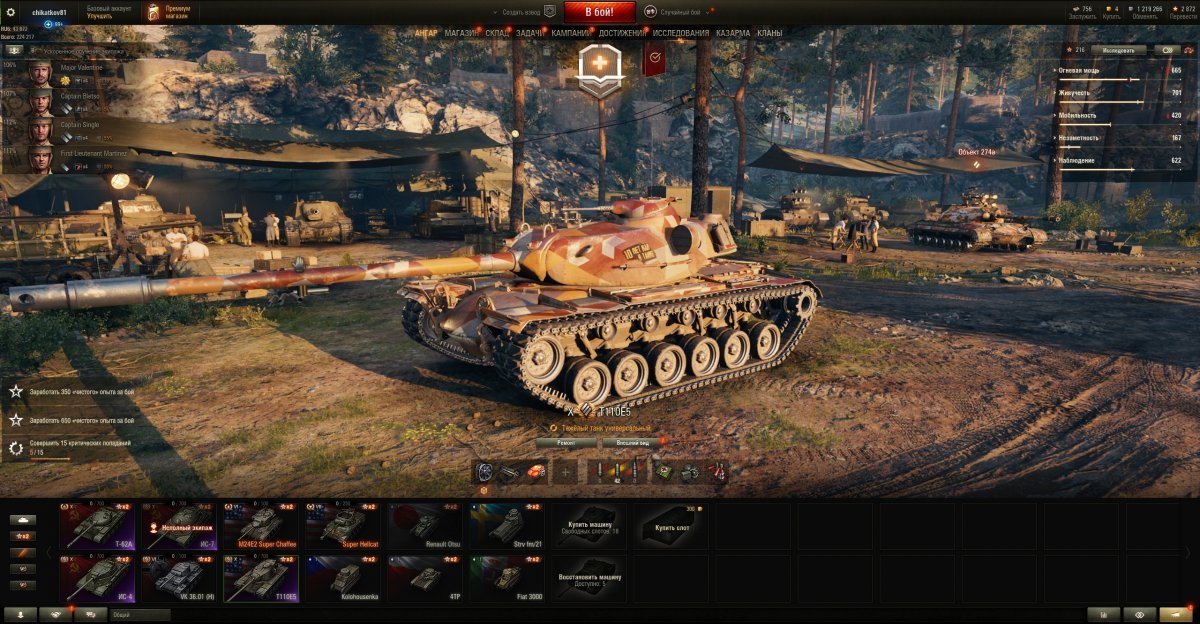Choose the ИС-4 tank in the carousel
This screenshot has height=624, width=1200.
click(x=97, y=578)
